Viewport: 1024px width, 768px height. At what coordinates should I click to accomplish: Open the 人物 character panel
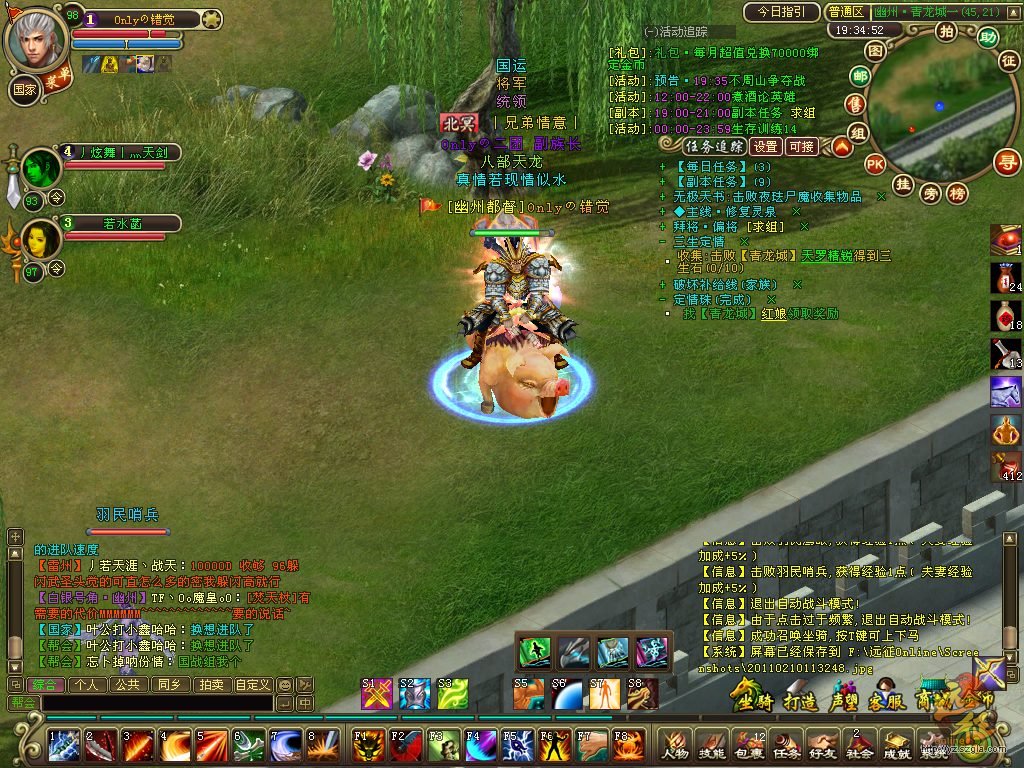(675, 745)
